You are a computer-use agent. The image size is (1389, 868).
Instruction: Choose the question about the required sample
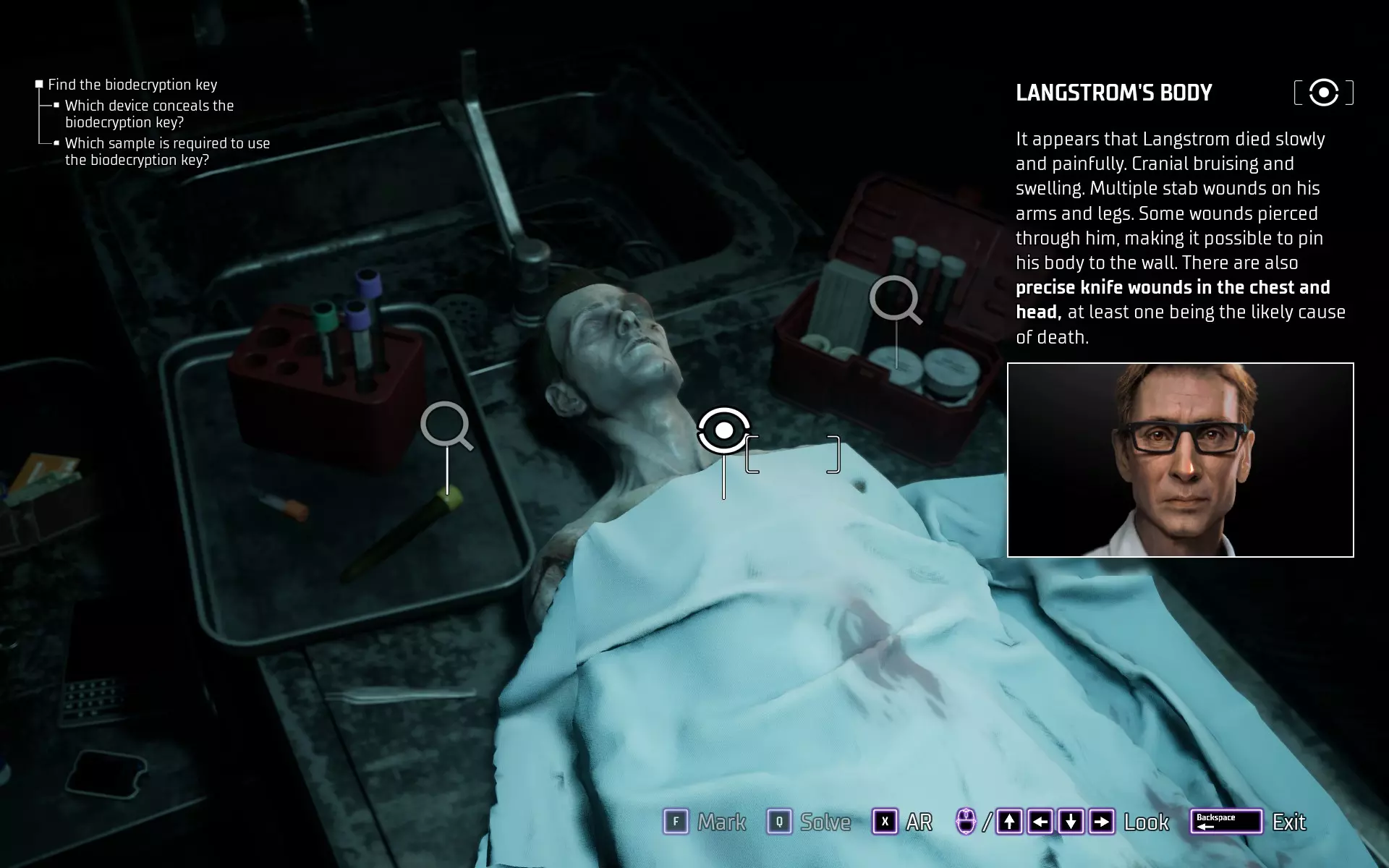pyautogui.click(x=167, y=151)
